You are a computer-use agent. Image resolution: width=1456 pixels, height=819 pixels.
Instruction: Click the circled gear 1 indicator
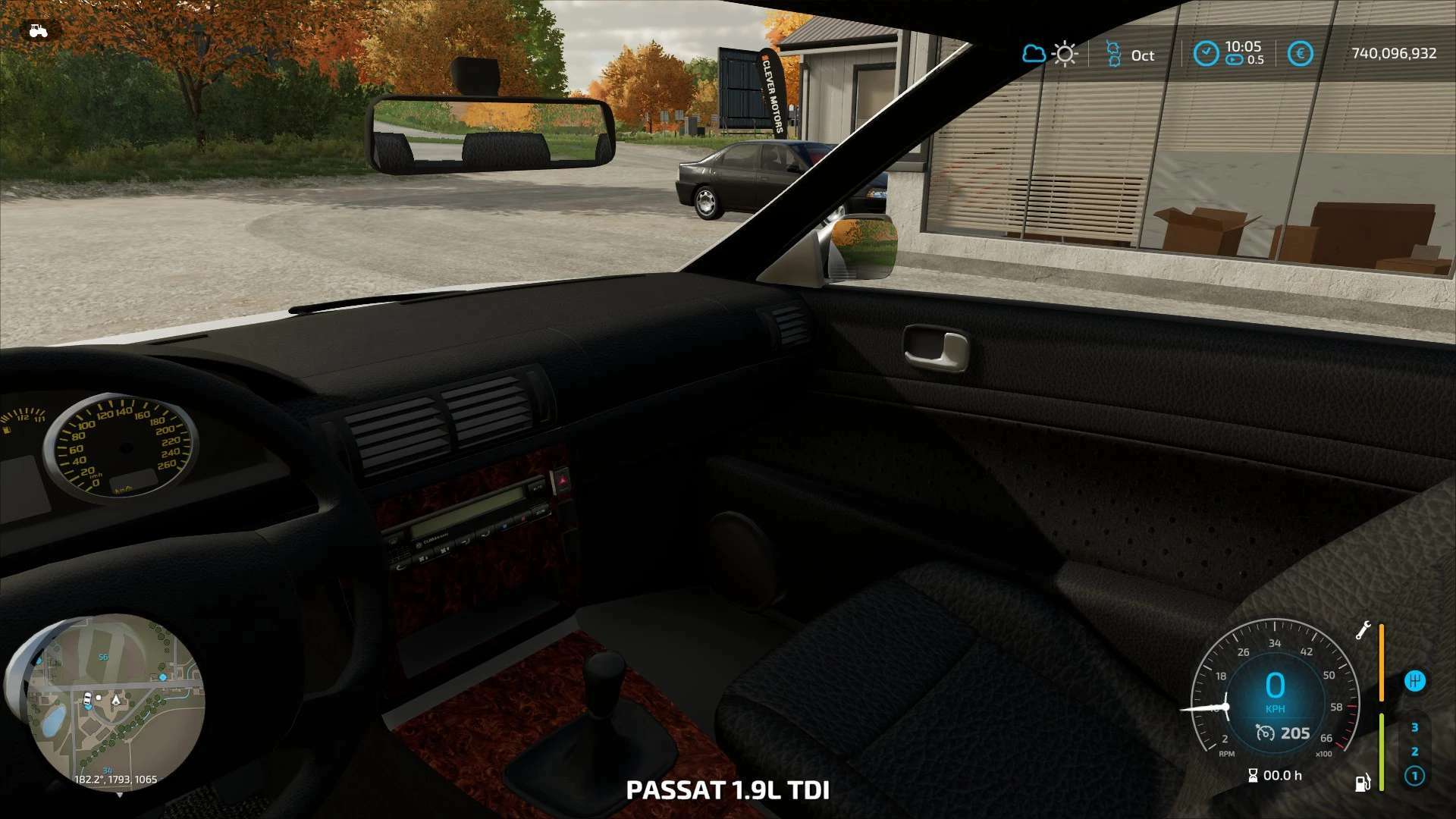[x=1414, y=776]
